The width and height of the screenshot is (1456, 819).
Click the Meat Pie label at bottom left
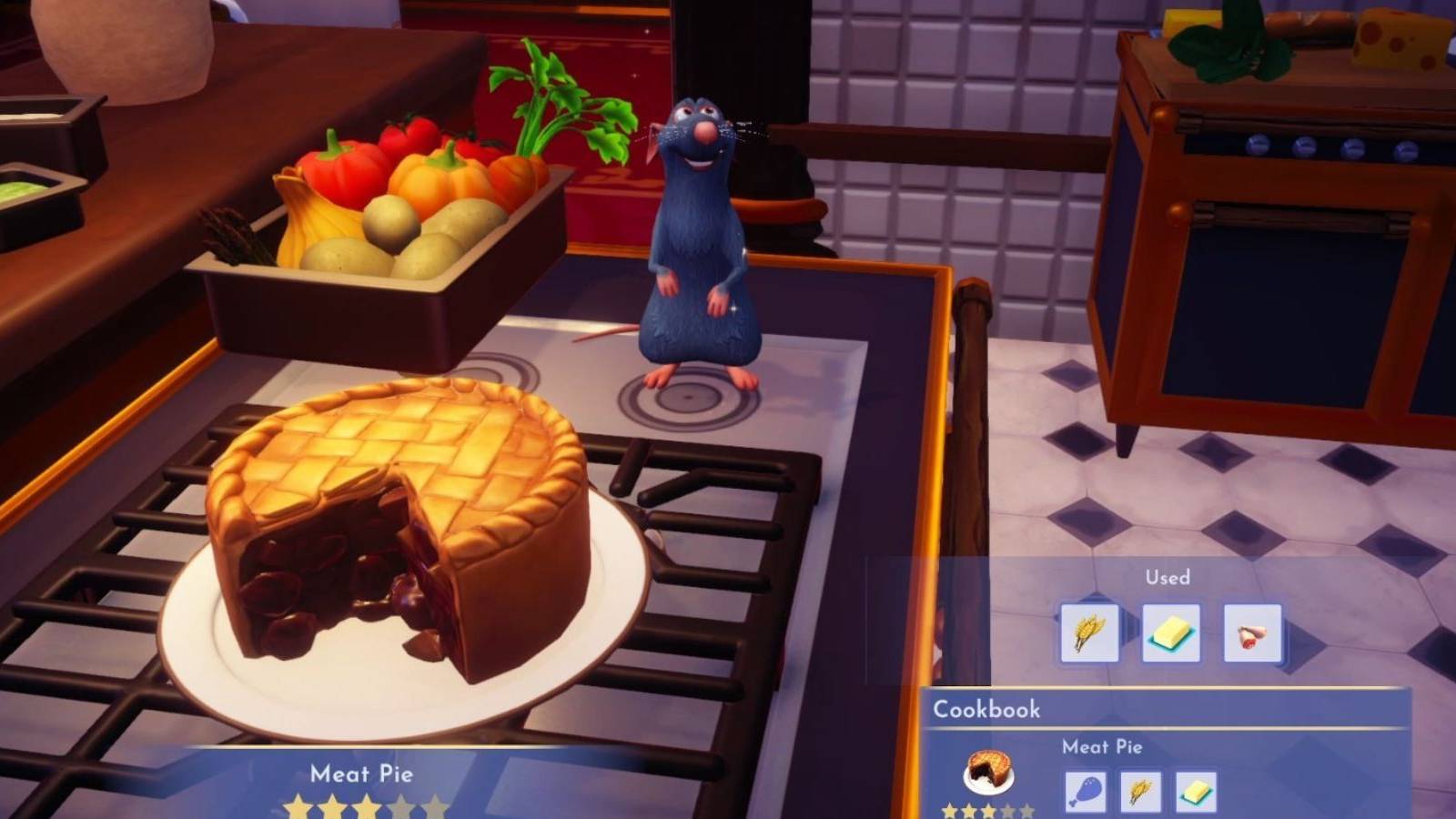click(362, 775)
